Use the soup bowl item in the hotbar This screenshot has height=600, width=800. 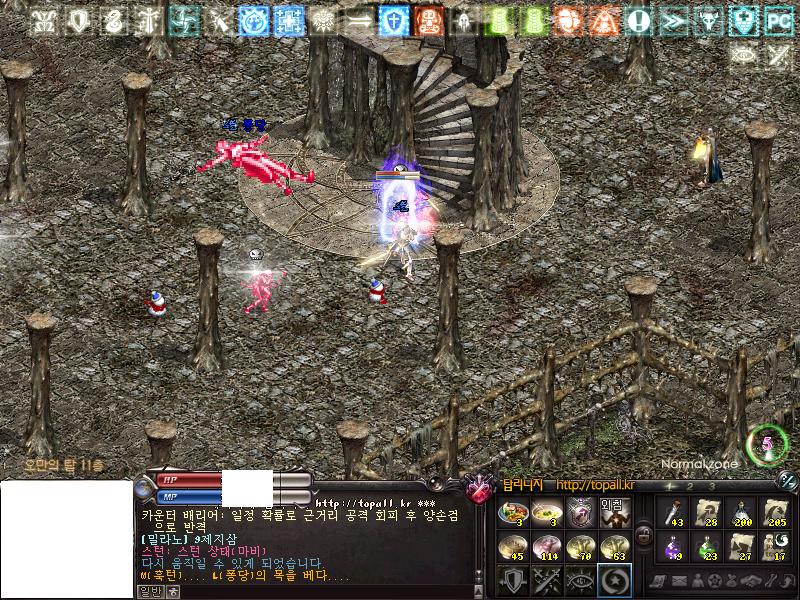546,513
